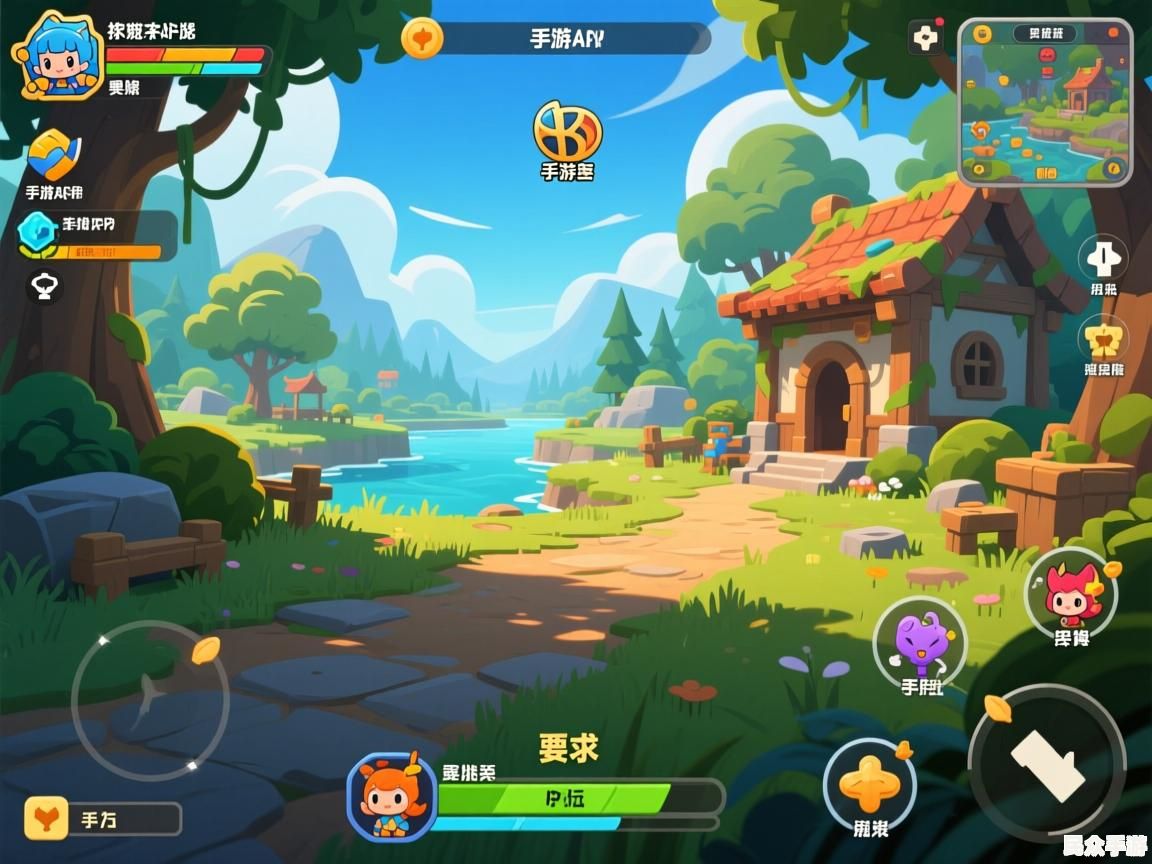Viewport: 1152px width, 864px height.
Task: Tap the white round button under the minimap
Action: point(1104,258)
